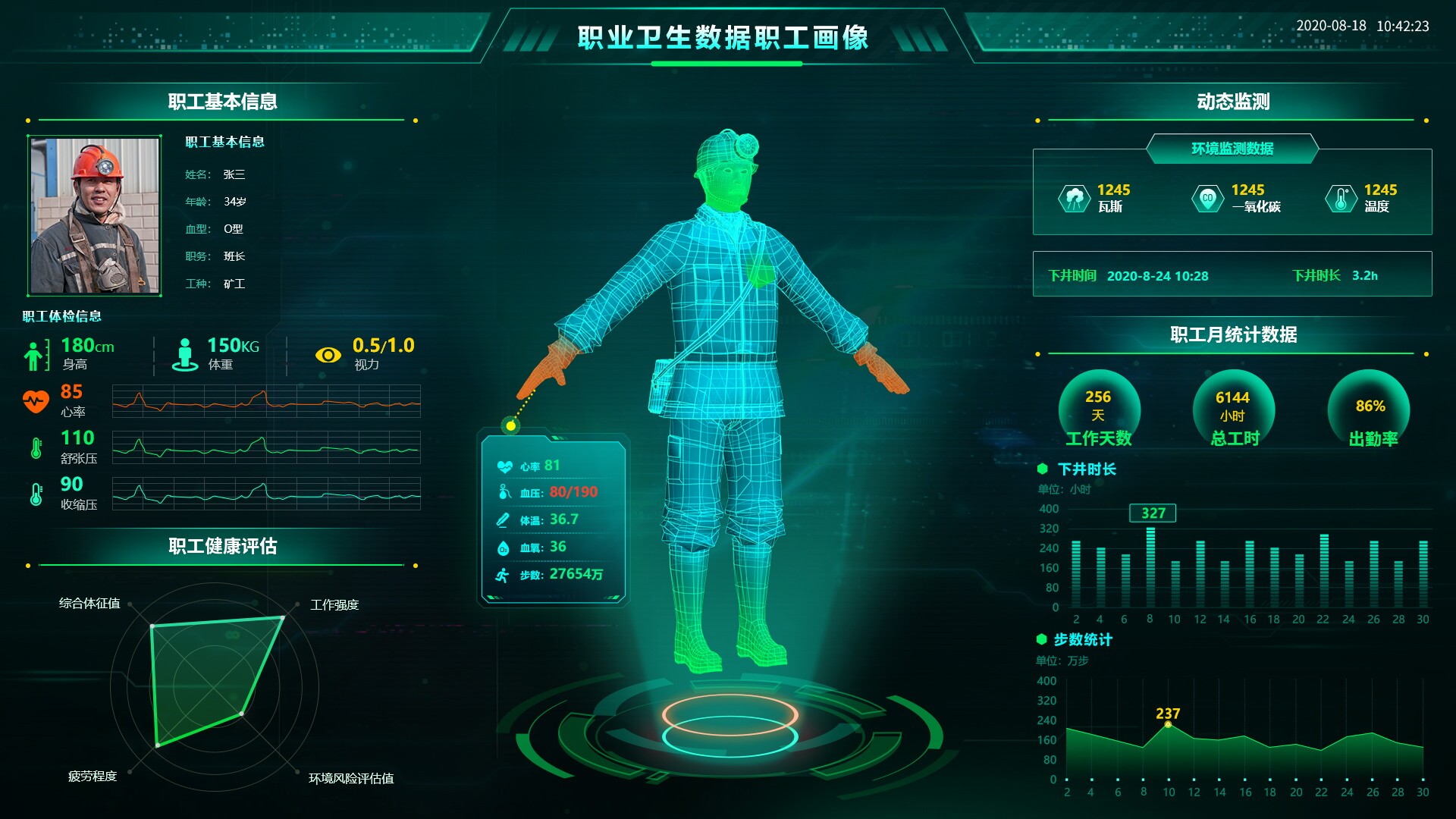This screenshot has width=1456, height=819.
Task: Click the CO 一氧化碳 sensor icon
Action: pos(1209,199)
